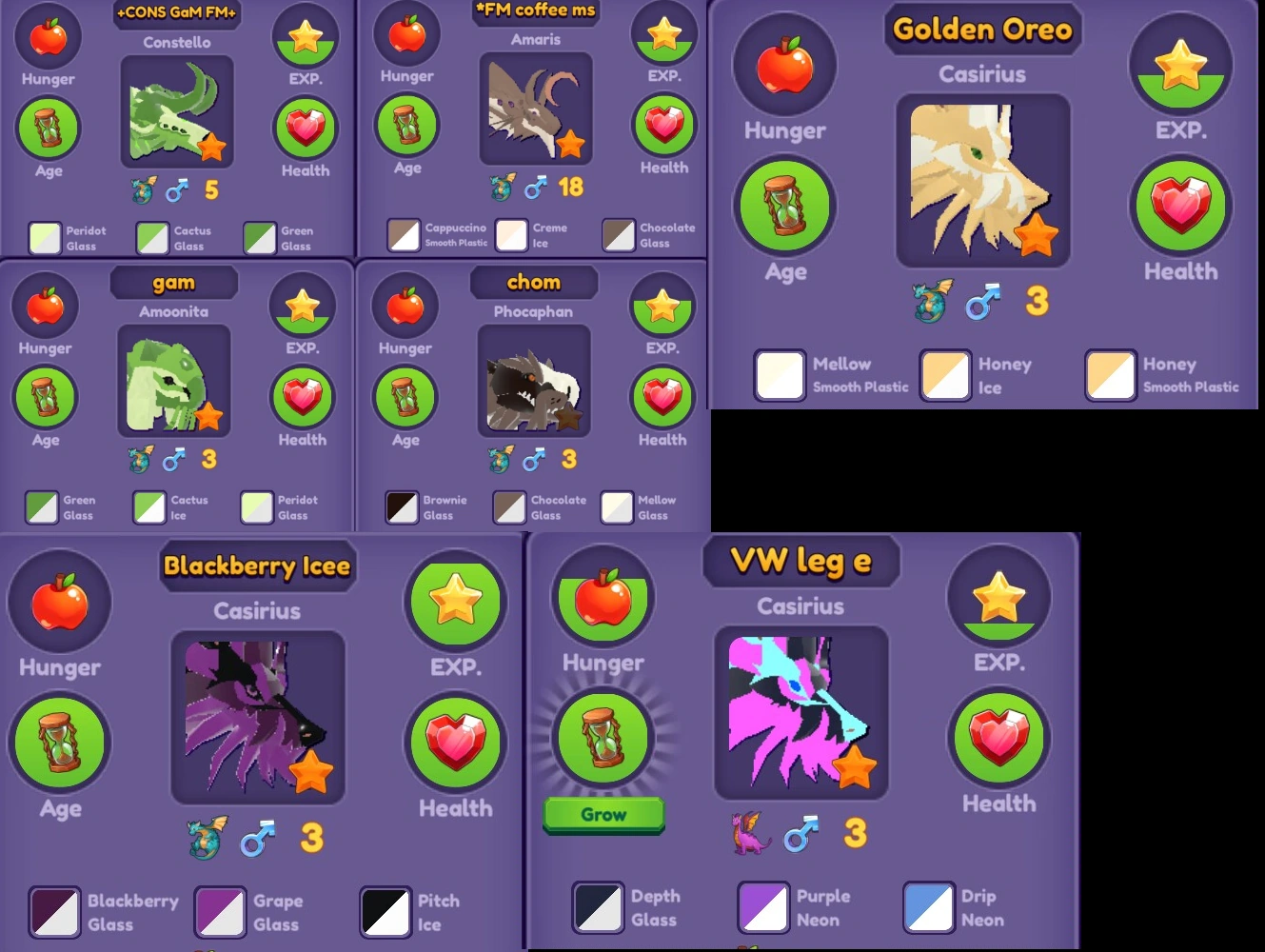
Task: Select the male gender symbol on Blackberry Icee card
Action: (x=257, y=837)
